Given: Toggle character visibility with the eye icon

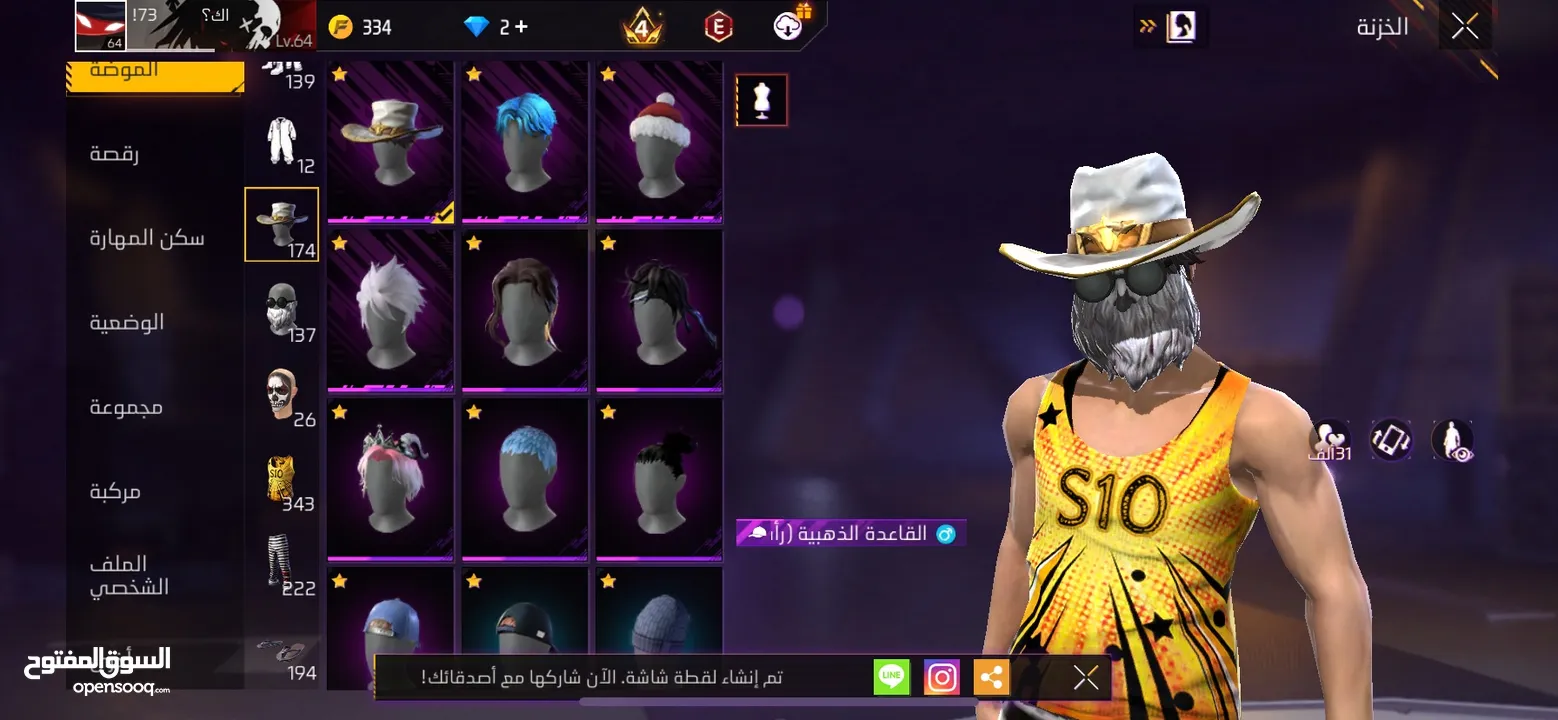Looking at the screenshot, I should pos(1453,440).
